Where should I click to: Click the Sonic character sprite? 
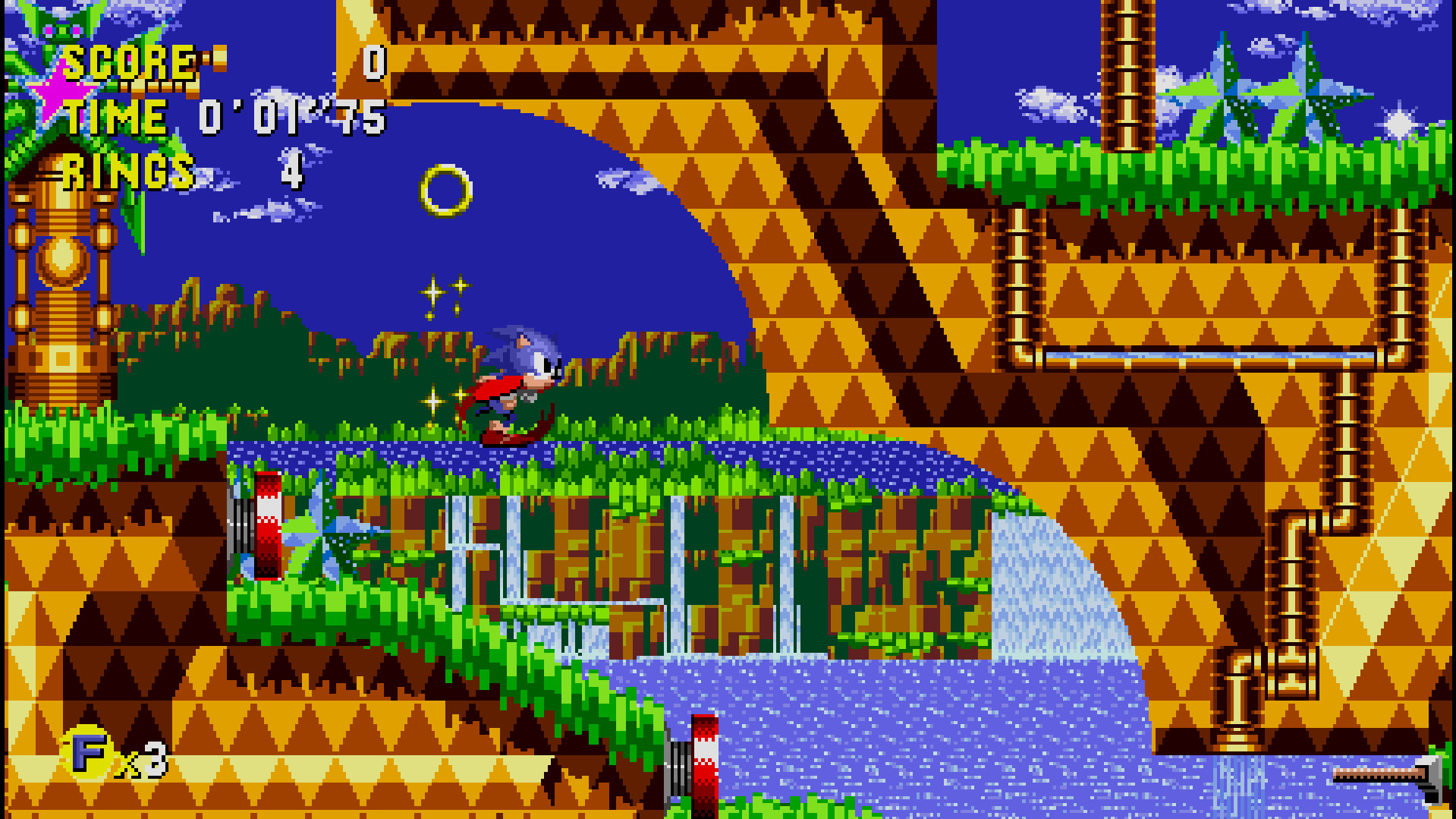pyautogui.click(x=524, y=380)
